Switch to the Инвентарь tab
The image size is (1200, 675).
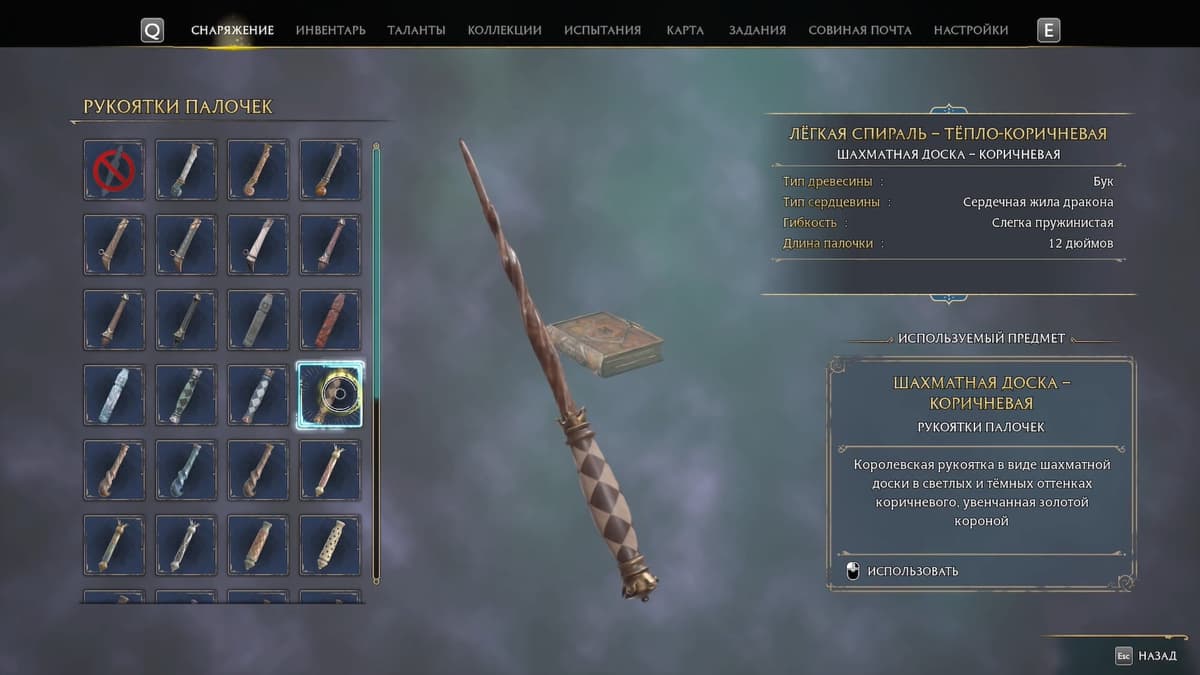click(x=330, y=30)
